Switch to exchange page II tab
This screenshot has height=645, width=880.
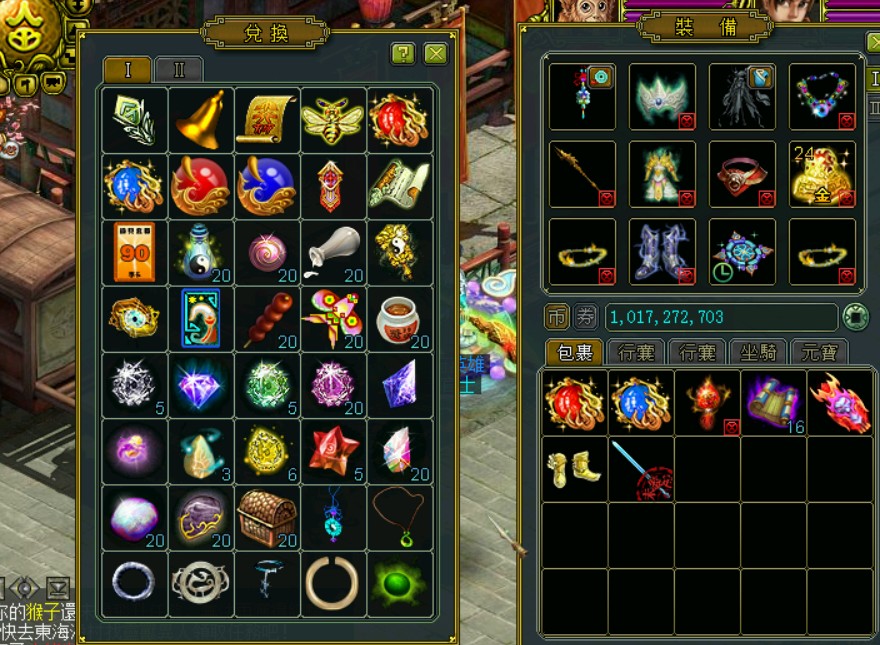coord(179,70)
